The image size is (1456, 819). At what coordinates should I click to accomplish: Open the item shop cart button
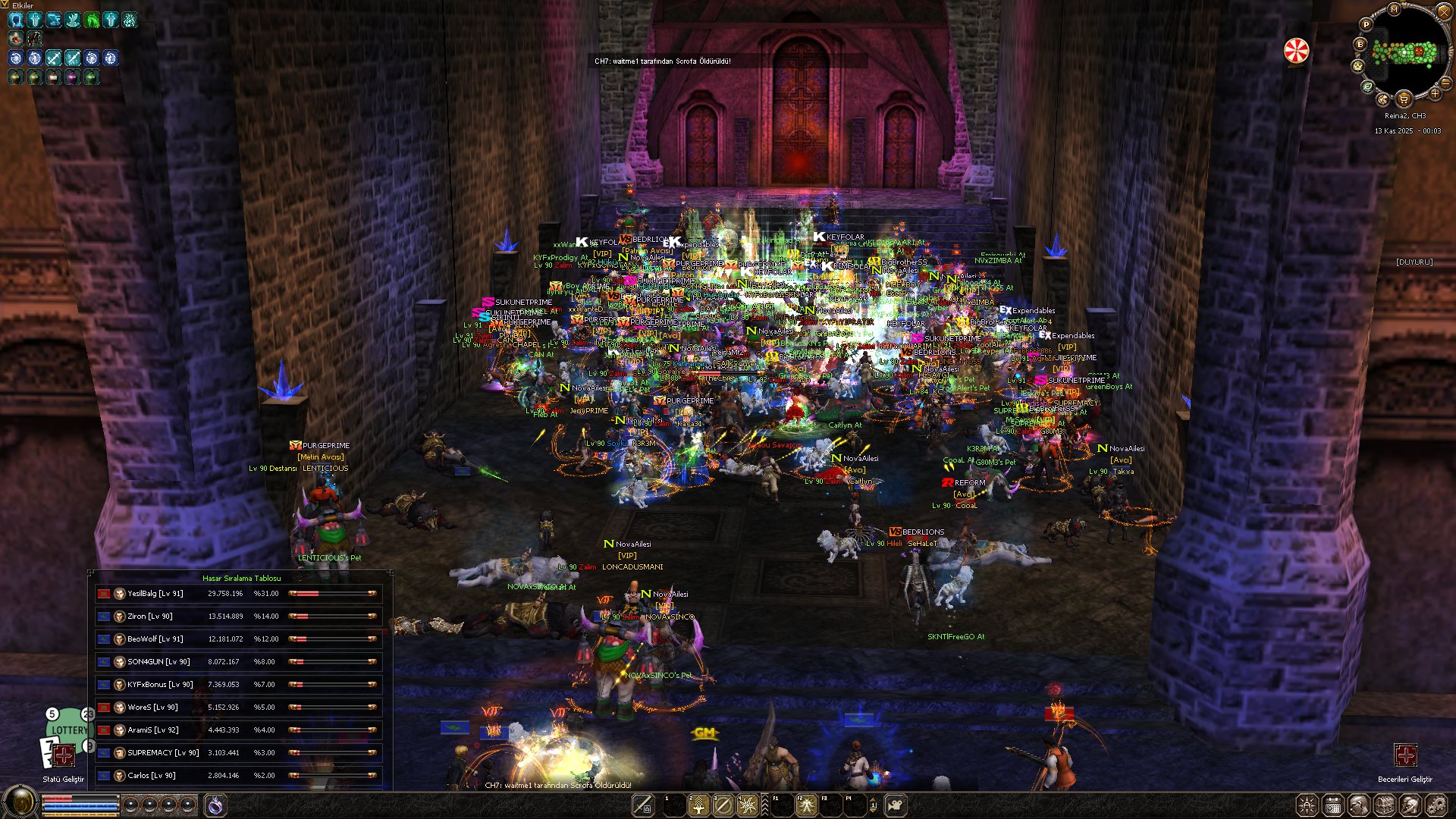point(1404,99)
